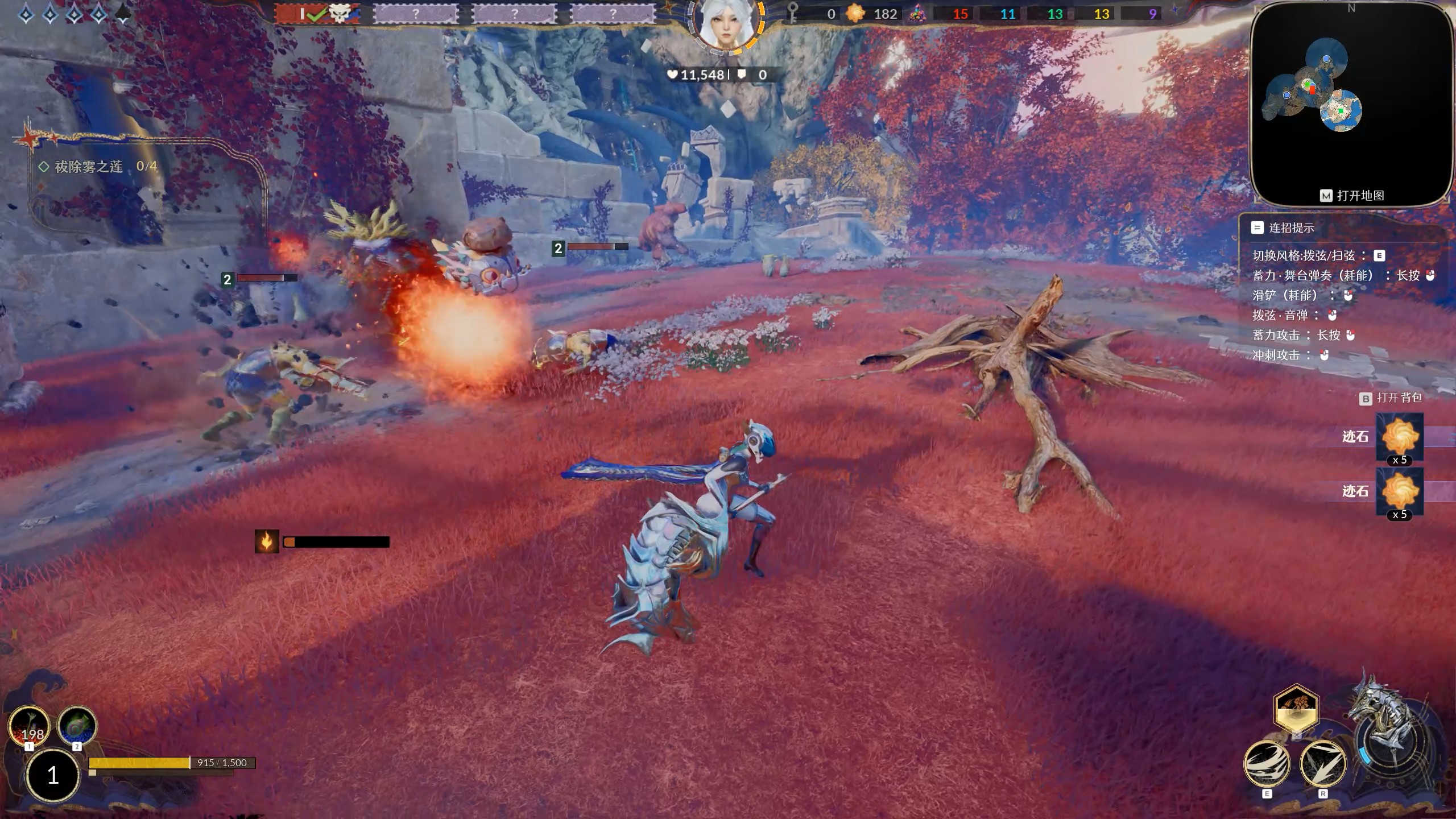This screenshot has width=1456, height=819.
Task: Click the white-haired character portrait
Action: pos(726,24)
